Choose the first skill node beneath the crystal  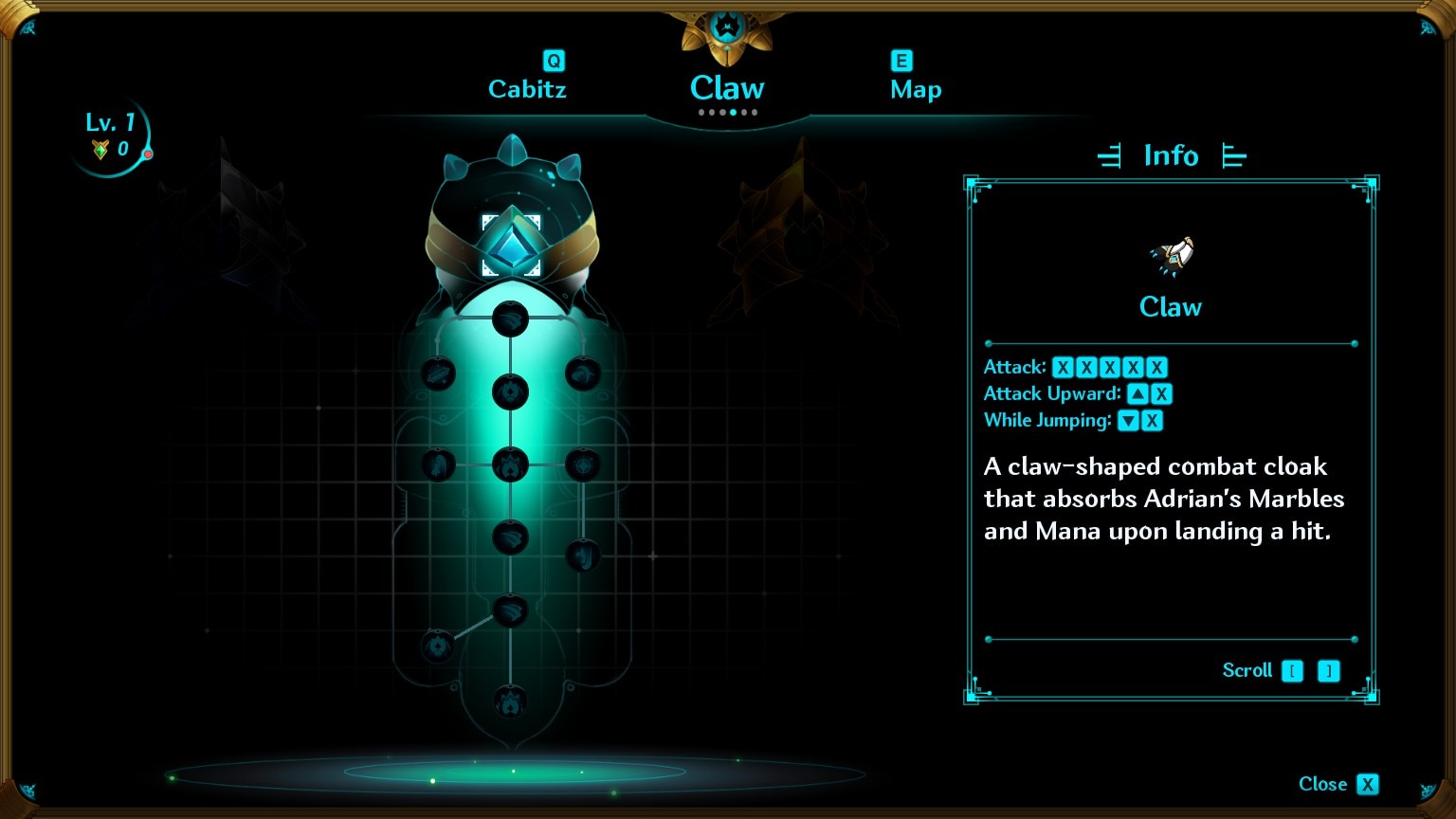click(511, 318)
